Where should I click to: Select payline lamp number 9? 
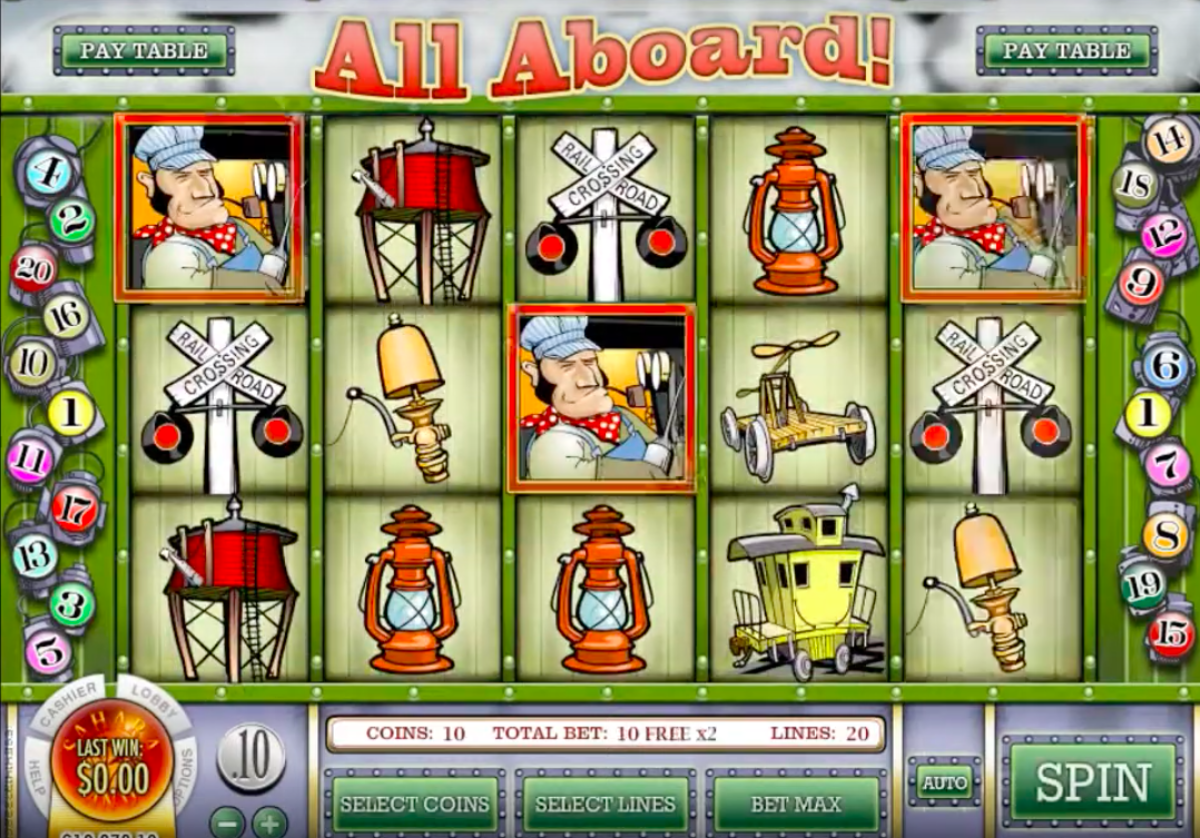[x=1139, y=284]
